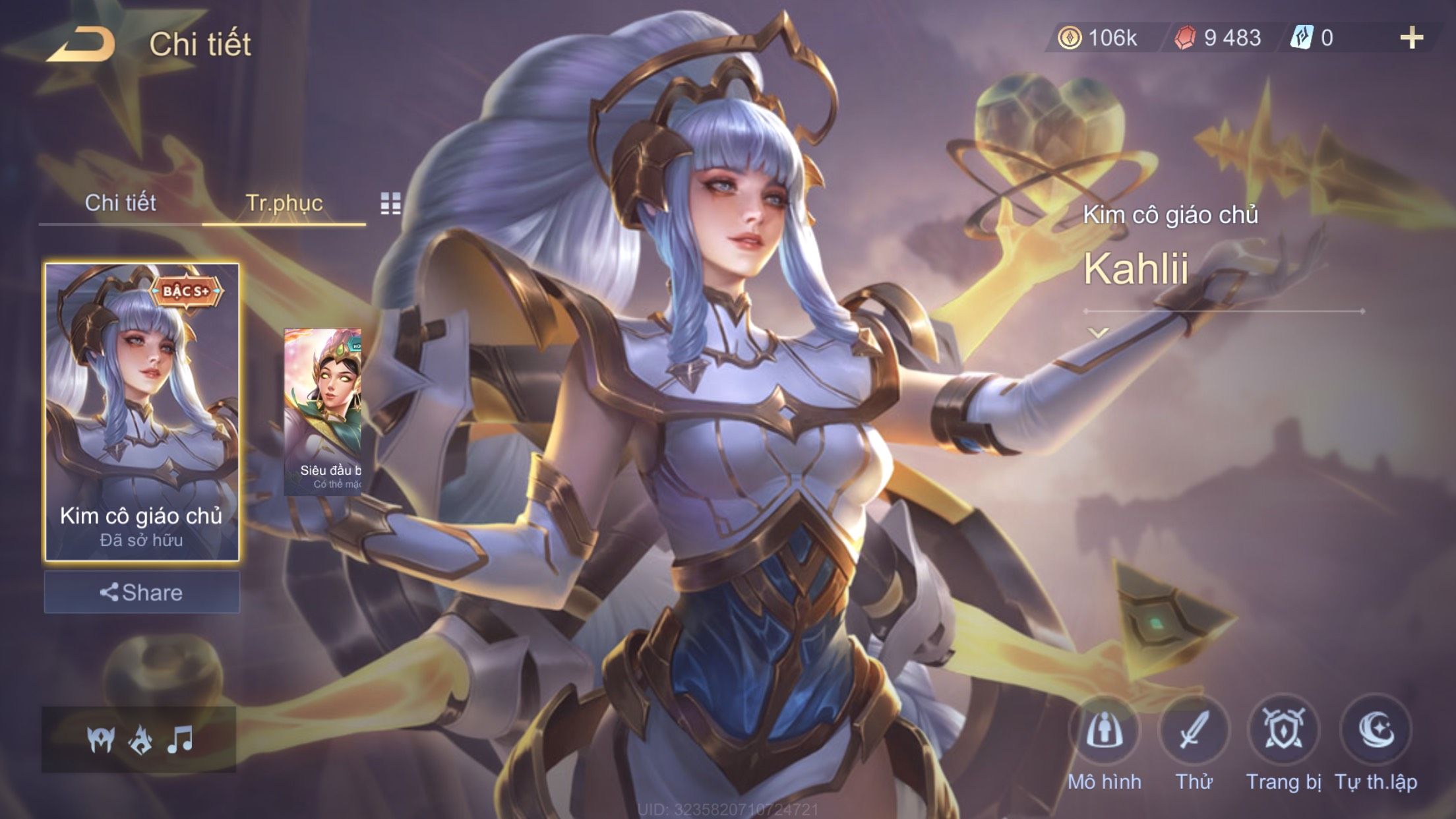This screenshot has width=1456, height=819.
Task: Tap the horned mask effect icon
Action: (101, 739)
